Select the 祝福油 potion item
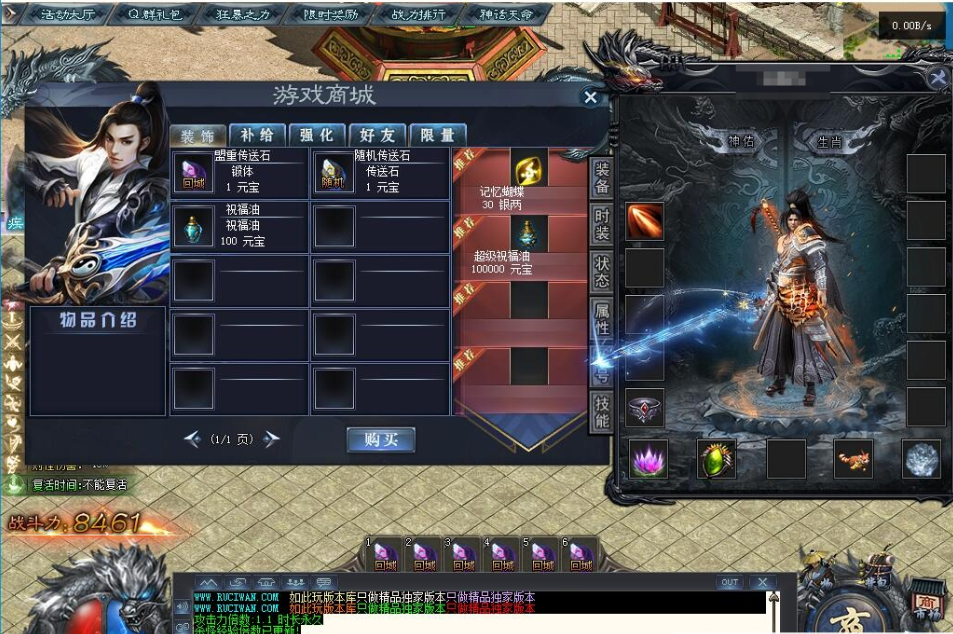953x634 pixels. point(193,227)
